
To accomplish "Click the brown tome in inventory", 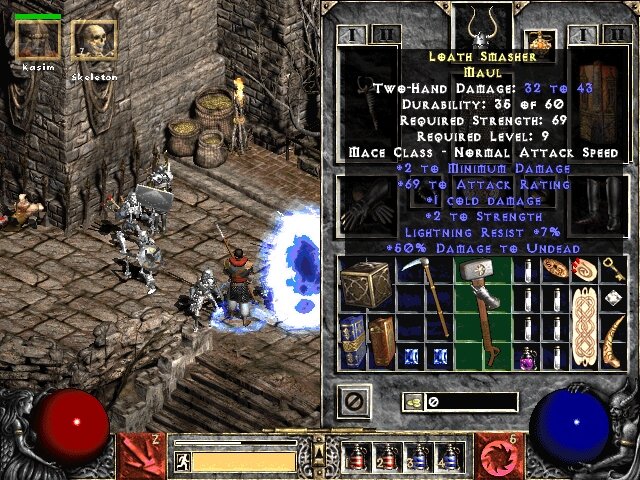I will [x=381, y=342].
